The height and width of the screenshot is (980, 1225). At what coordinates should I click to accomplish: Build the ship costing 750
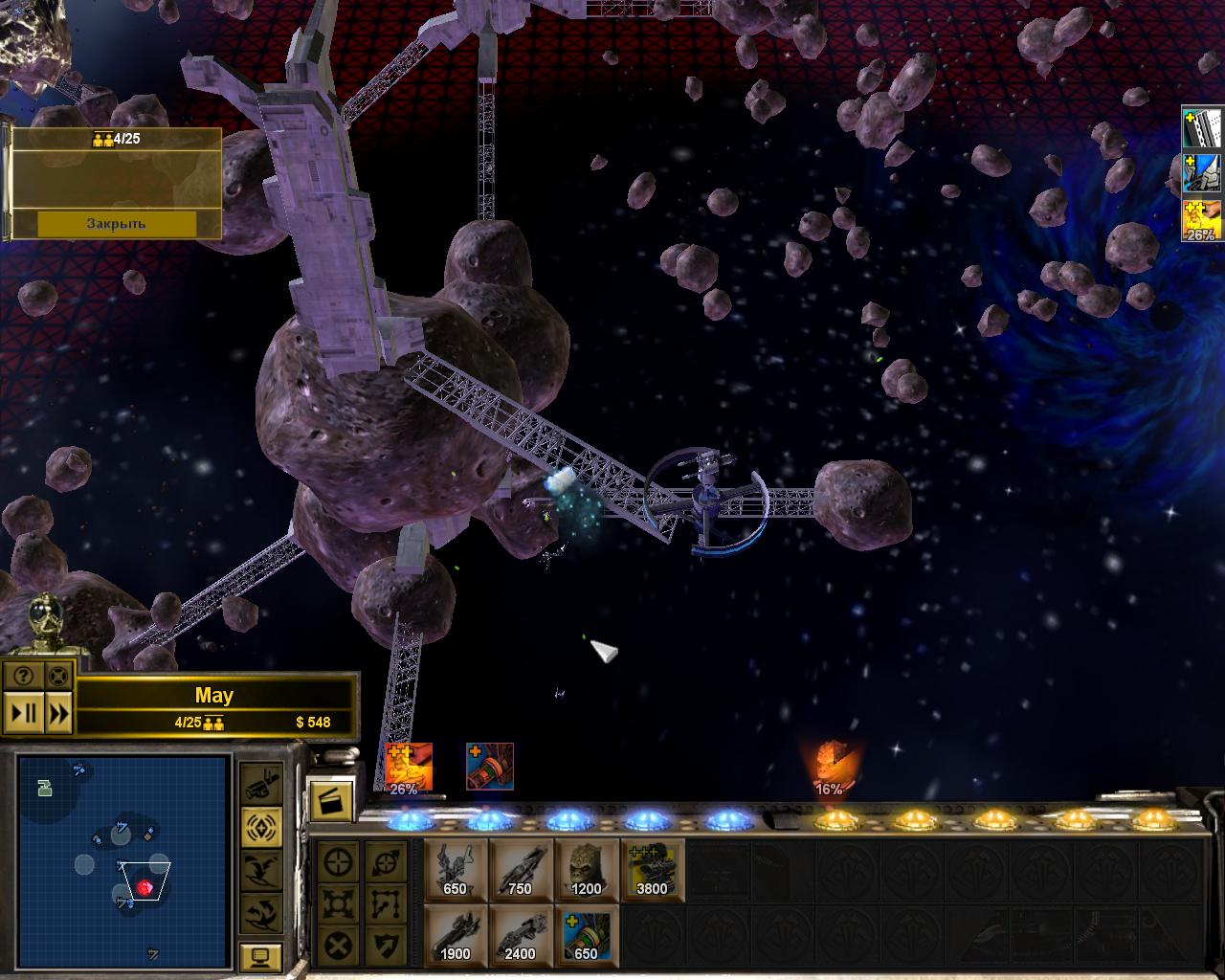coord(520,869)
